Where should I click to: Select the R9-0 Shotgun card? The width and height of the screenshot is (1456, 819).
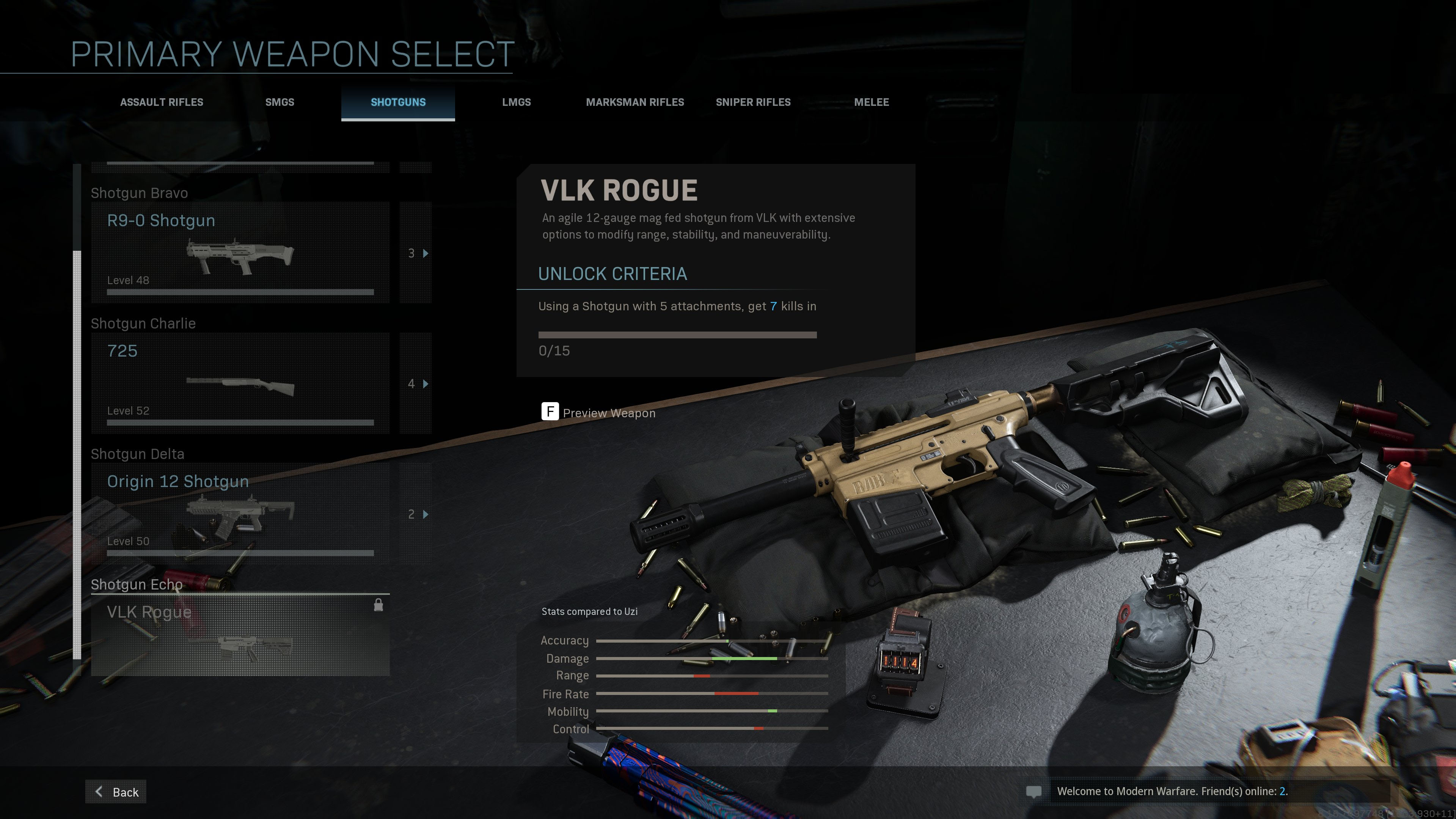(x=240, y=253)
